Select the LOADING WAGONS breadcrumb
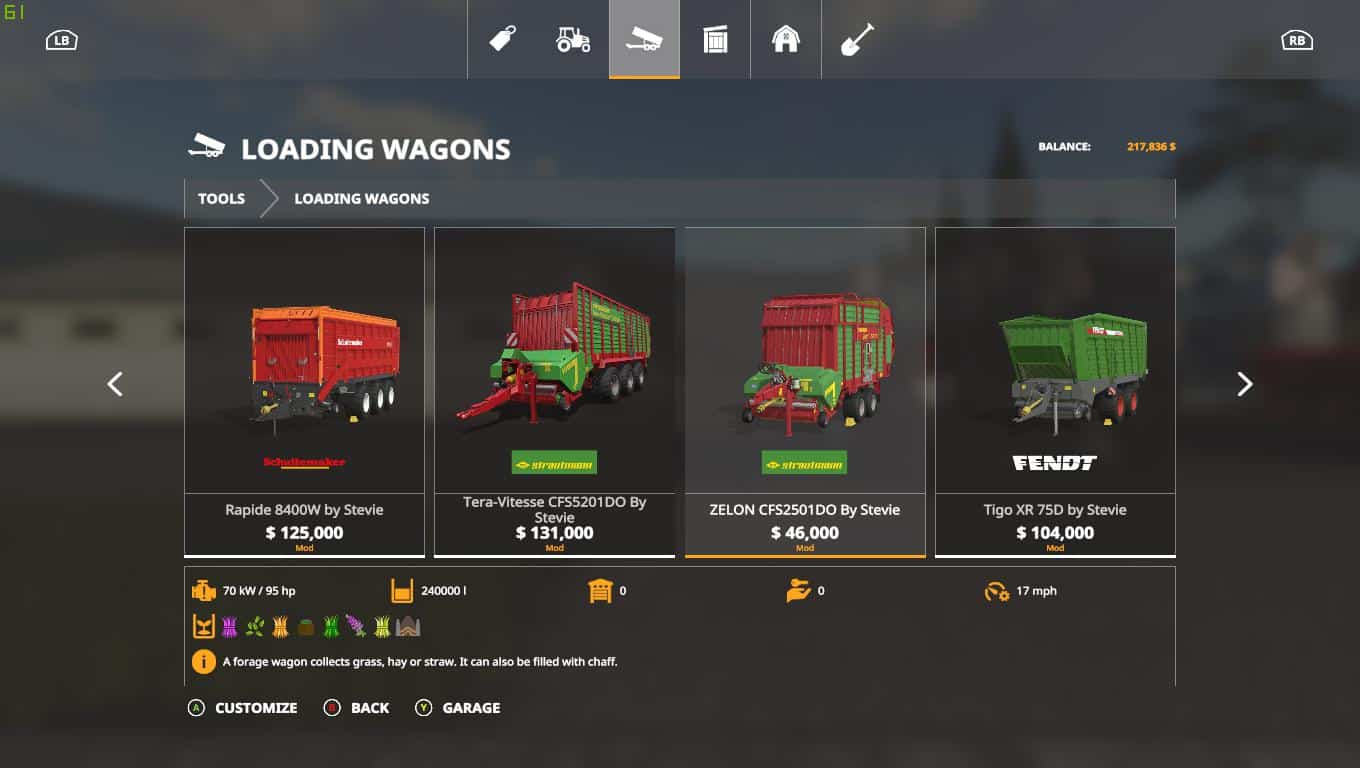 pyautogui.click(x=361, y=198)
